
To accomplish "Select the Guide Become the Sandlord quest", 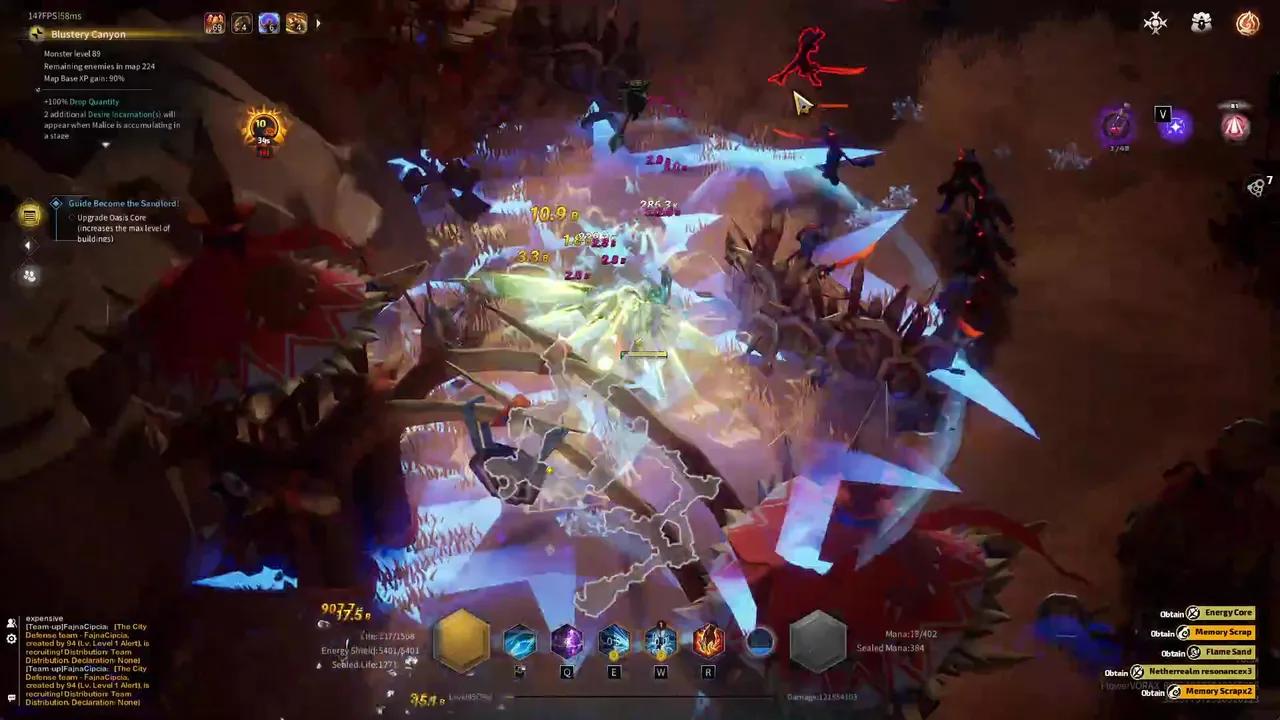I will click(122, 204).
